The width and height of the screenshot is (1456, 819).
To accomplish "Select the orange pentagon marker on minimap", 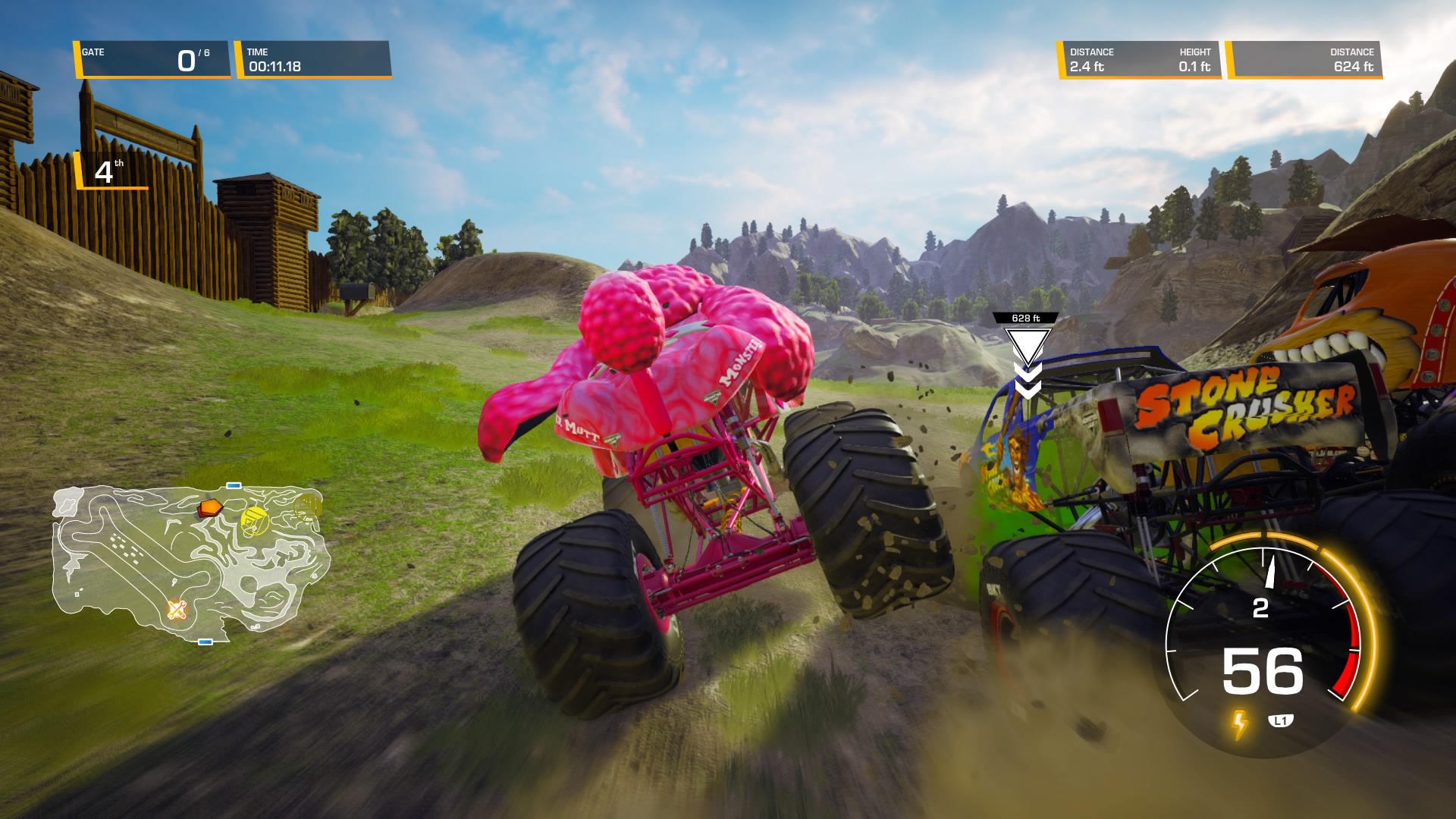I will (209, 507).
